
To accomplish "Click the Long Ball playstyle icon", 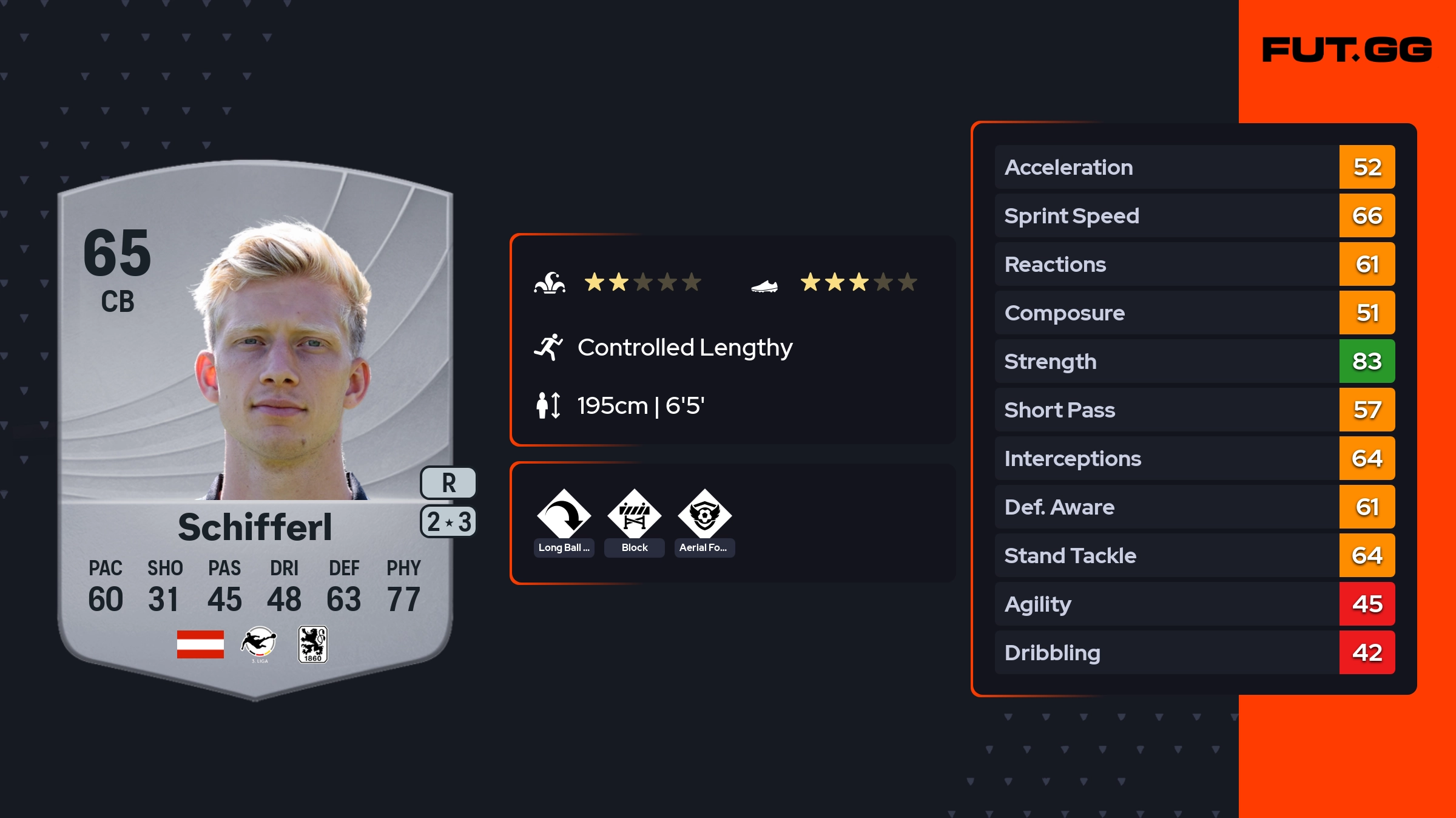I will coord(564,515).
